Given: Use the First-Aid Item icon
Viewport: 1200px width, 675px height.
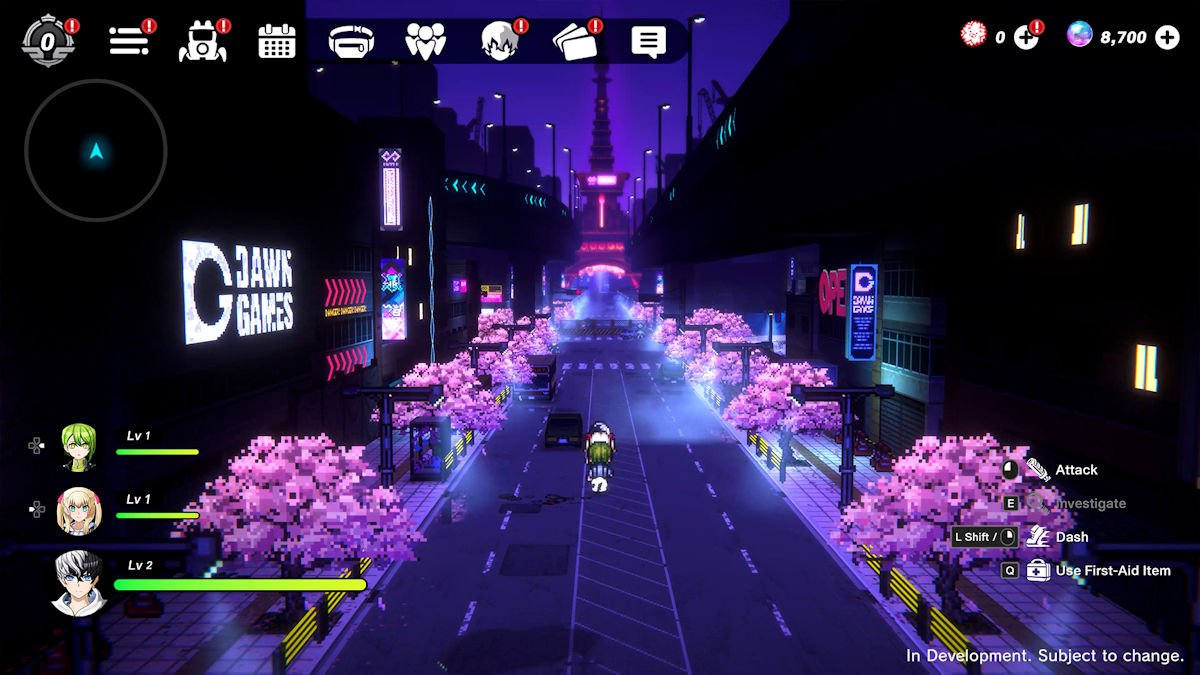Looking at the screenshot, I should [1038, 570].
